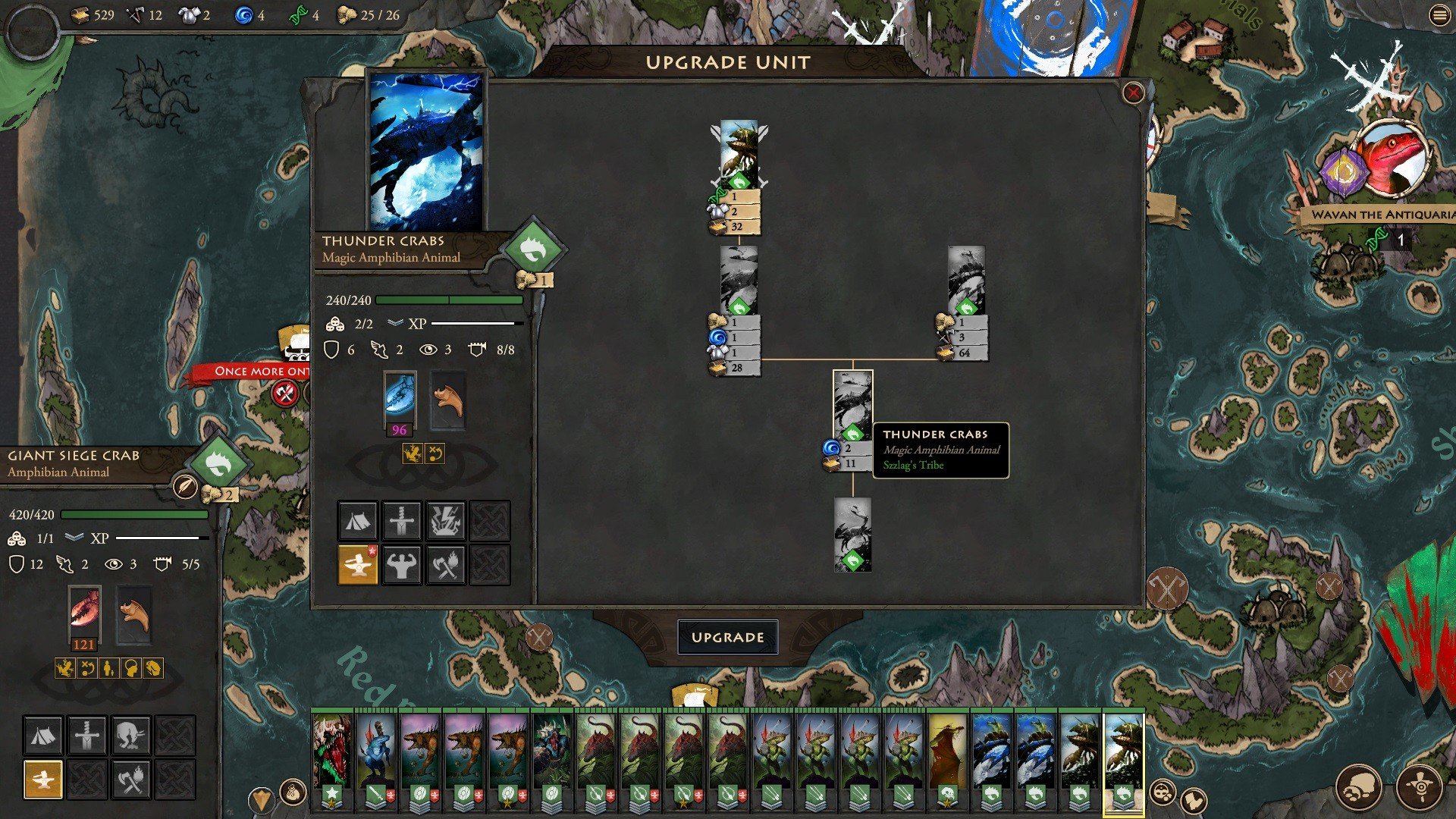This screenshot has width=1456, height=819.
Task: Inspect the flexing muscle ability icon
Action: tap(401, 564)
